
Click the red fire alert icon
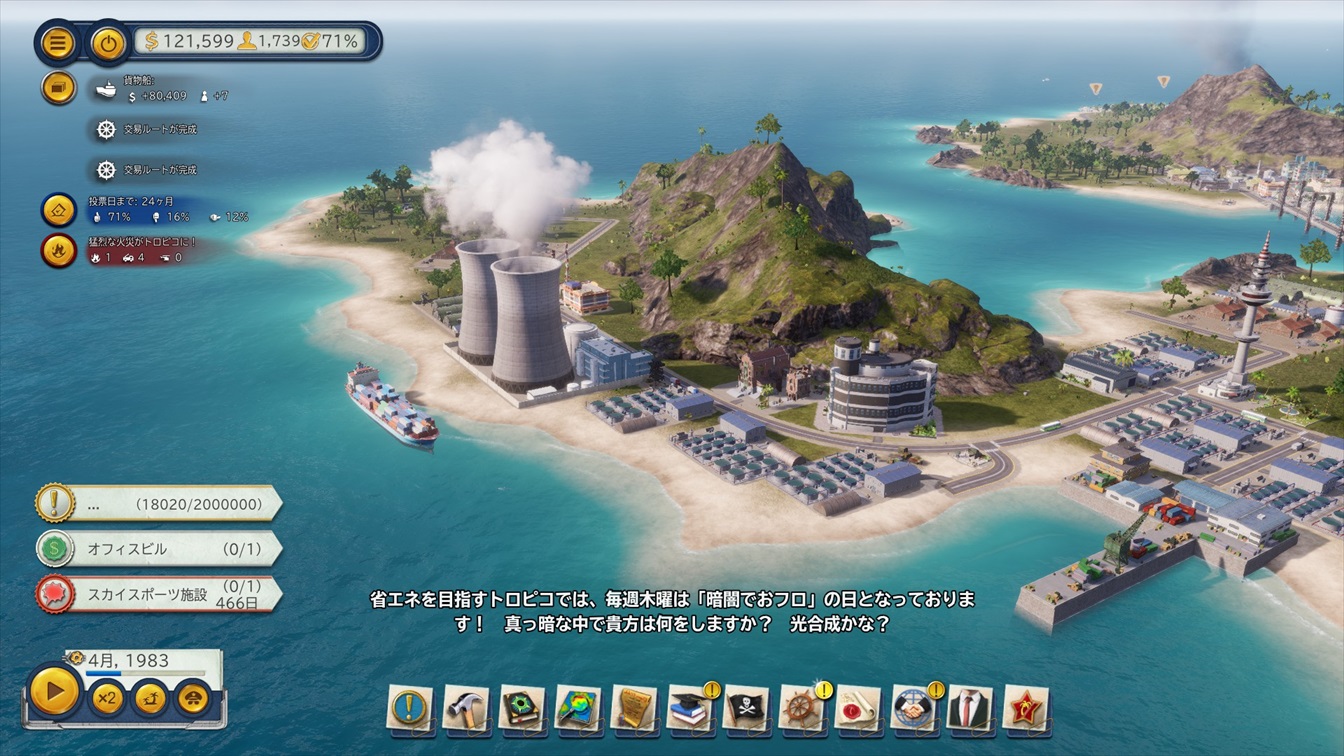pyautogui.click(x=58, y=250)
